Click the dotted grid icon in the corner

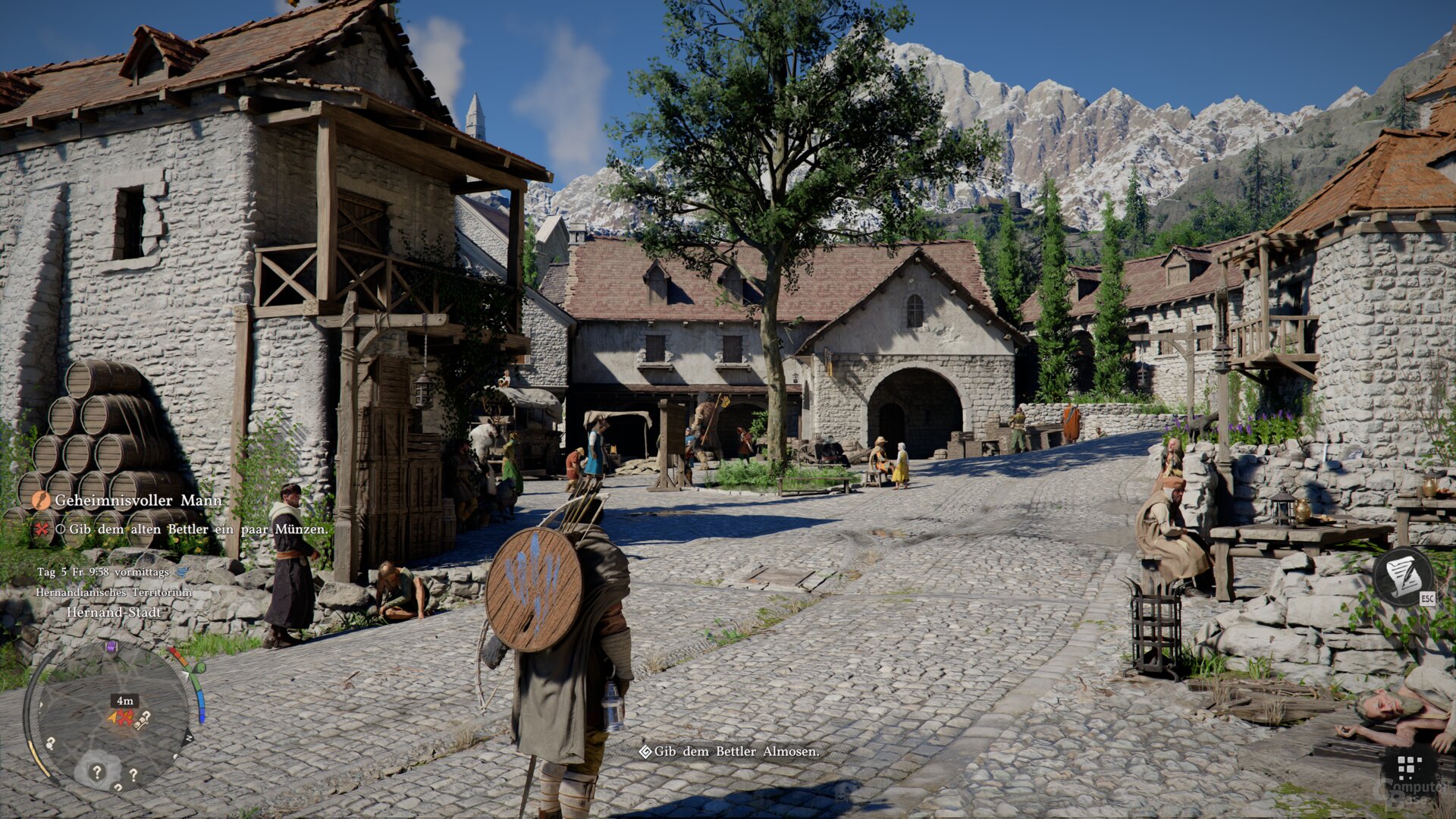pos(1409,768)
